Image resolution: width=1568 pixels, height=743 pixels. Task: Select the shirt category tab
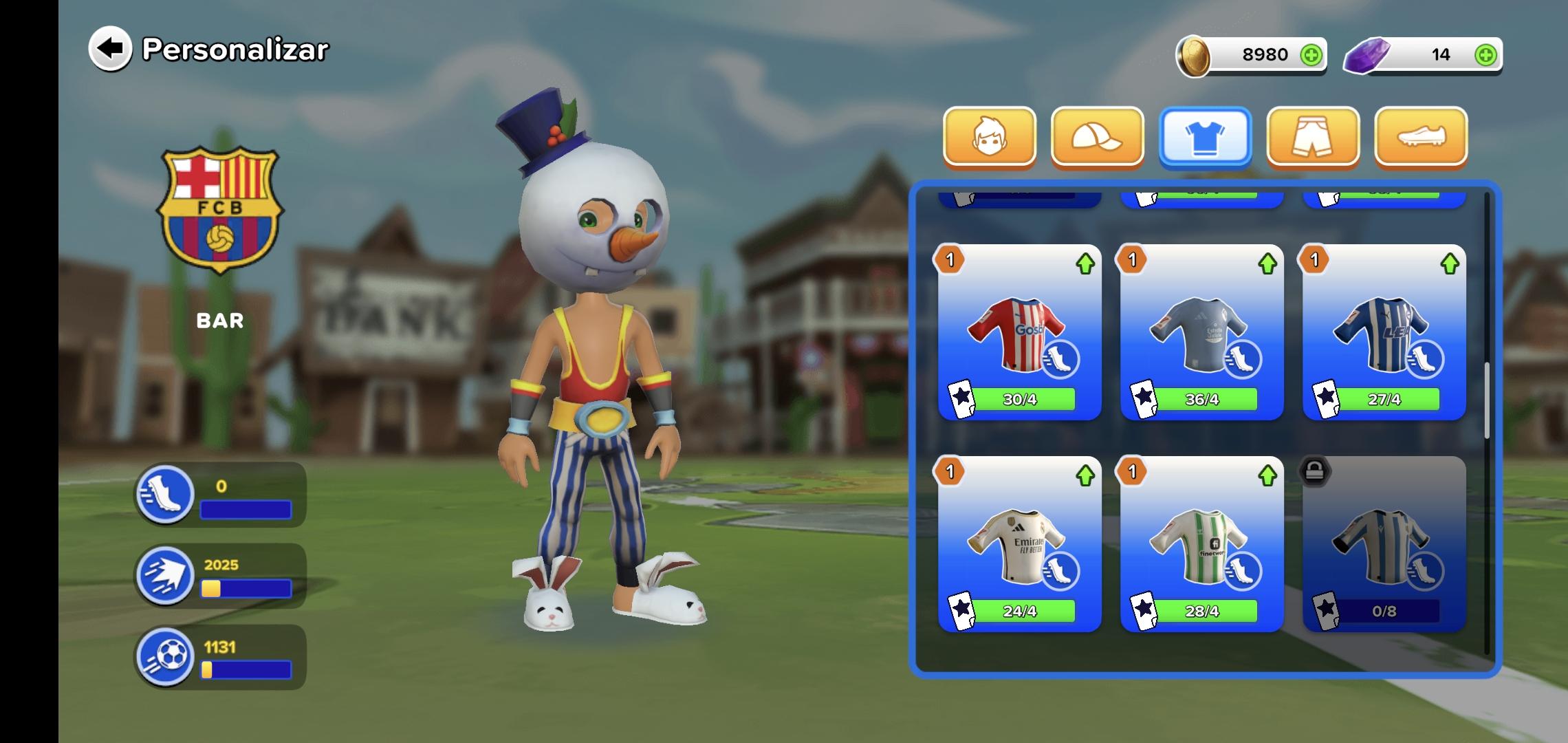coord(1205,137)
